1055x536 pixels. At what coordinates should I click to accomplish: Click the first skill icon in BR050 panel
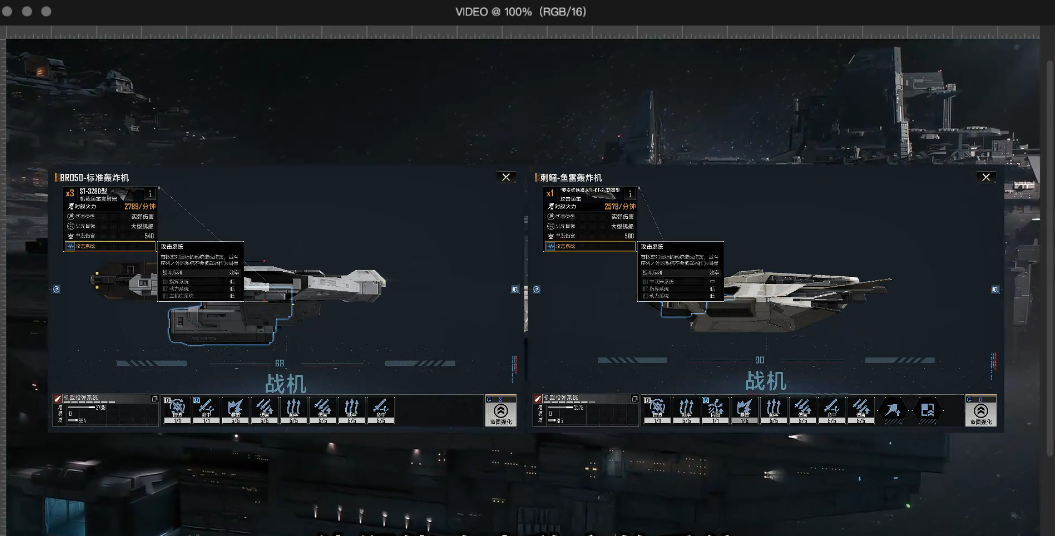178,408
